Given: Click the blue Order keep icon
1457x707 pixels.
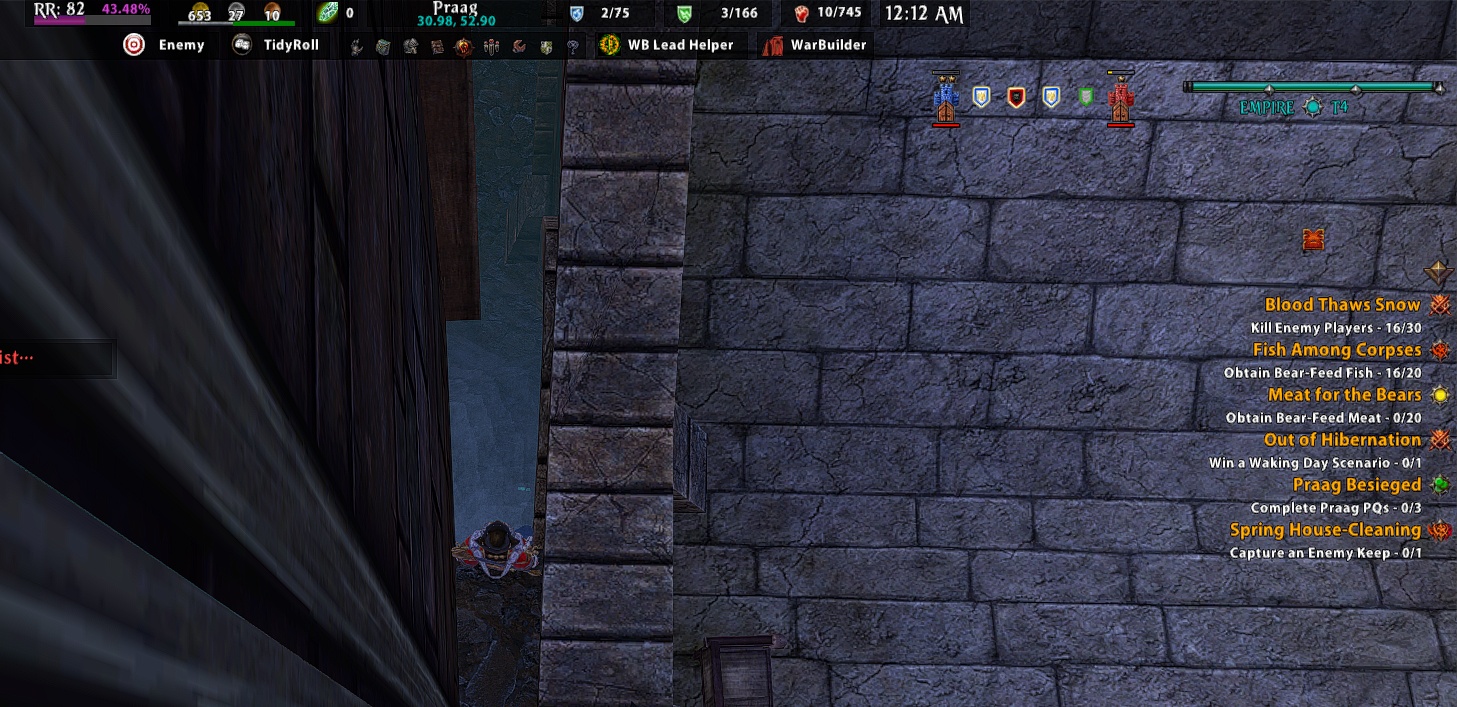Looking at the screenshot, I should pyautogui.click(x=946, y=99).
